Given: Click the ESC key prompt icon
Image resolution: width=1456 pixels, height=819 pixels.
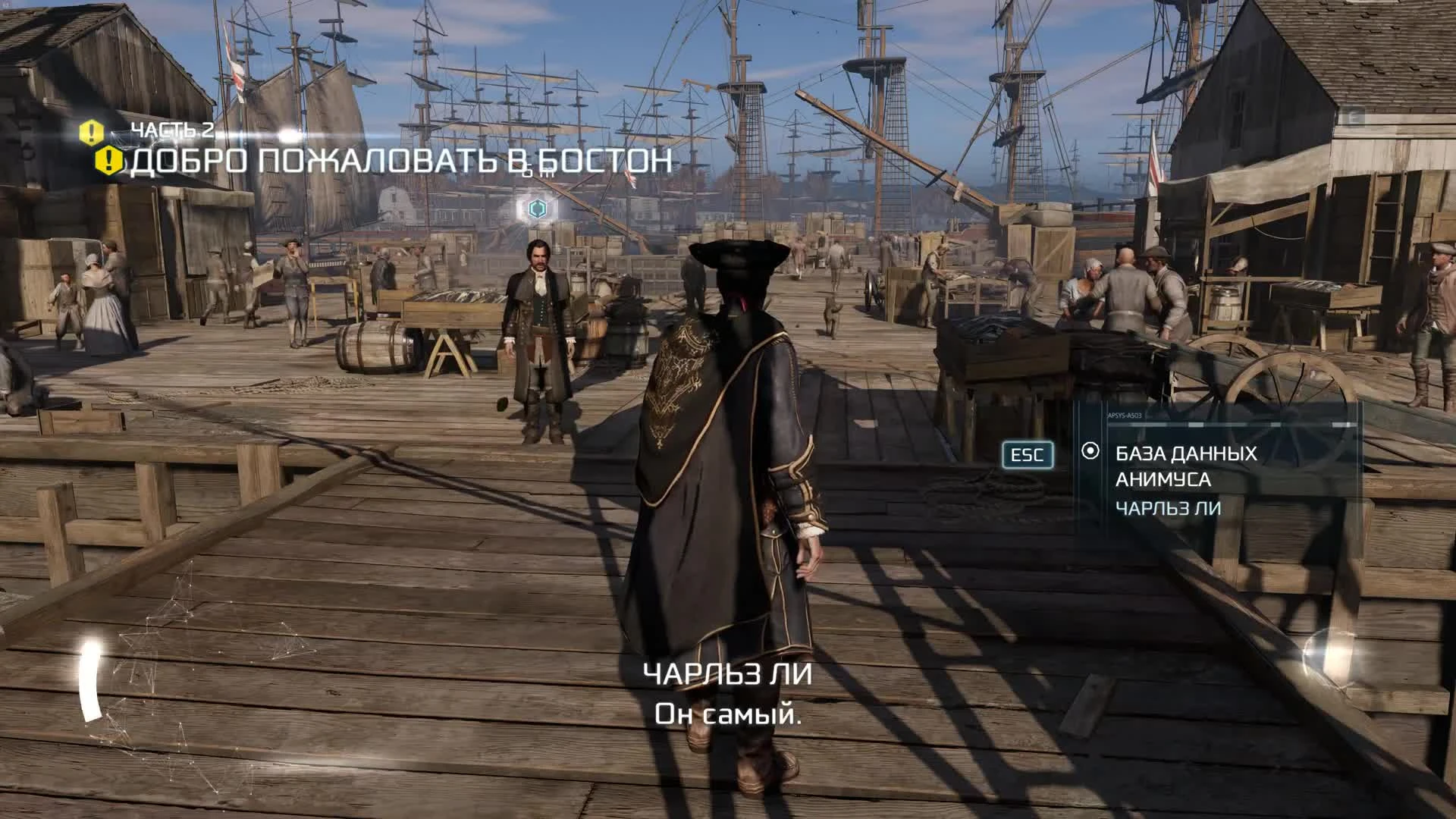Looking at the screenshot, I should click(1028, 456).
